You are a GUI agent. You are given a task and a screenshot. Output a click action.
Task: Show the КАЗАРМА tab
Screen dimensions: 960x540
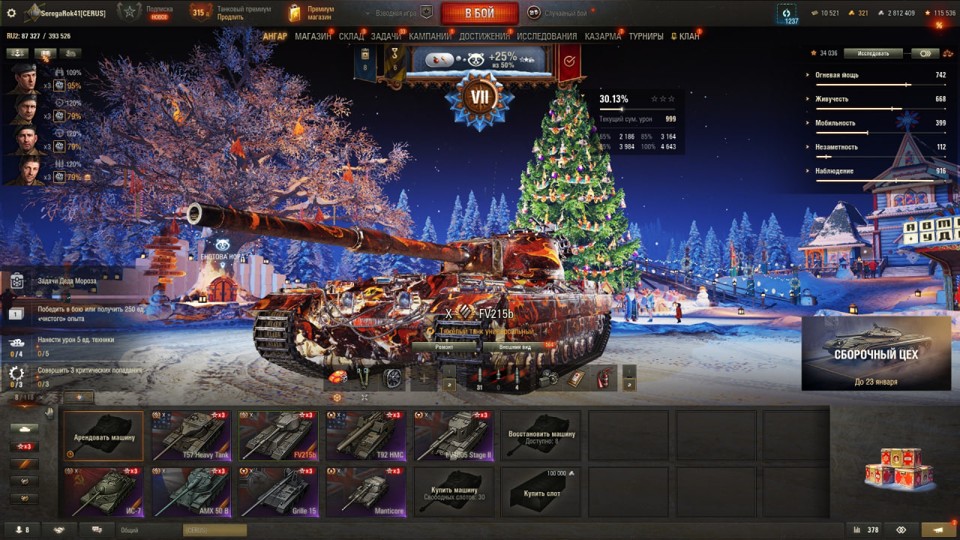point(603,36)
